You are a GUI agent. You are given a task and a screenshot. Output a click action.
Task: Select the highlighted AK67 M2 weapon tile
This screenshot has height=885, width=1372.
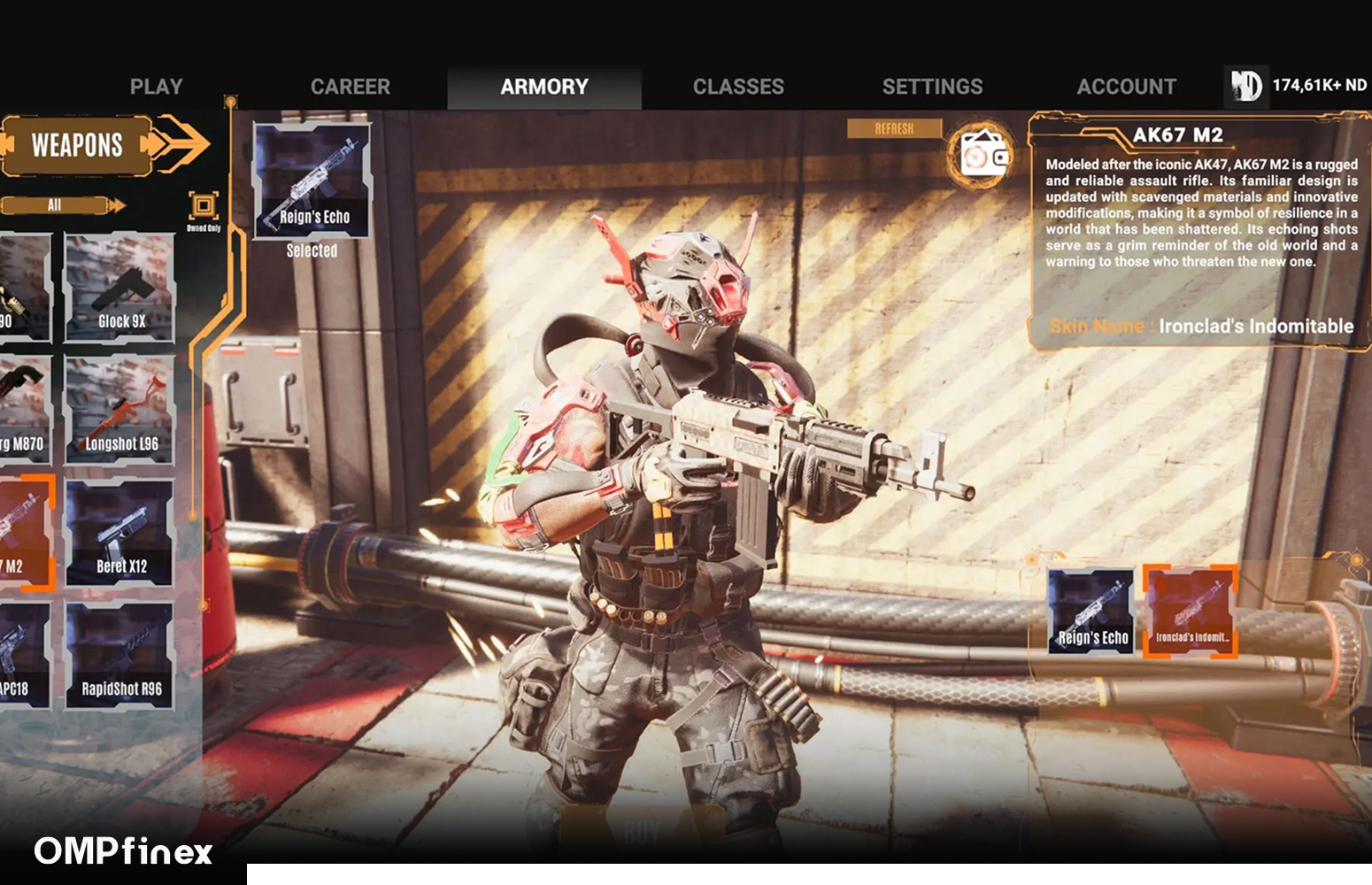click(25, 533)
